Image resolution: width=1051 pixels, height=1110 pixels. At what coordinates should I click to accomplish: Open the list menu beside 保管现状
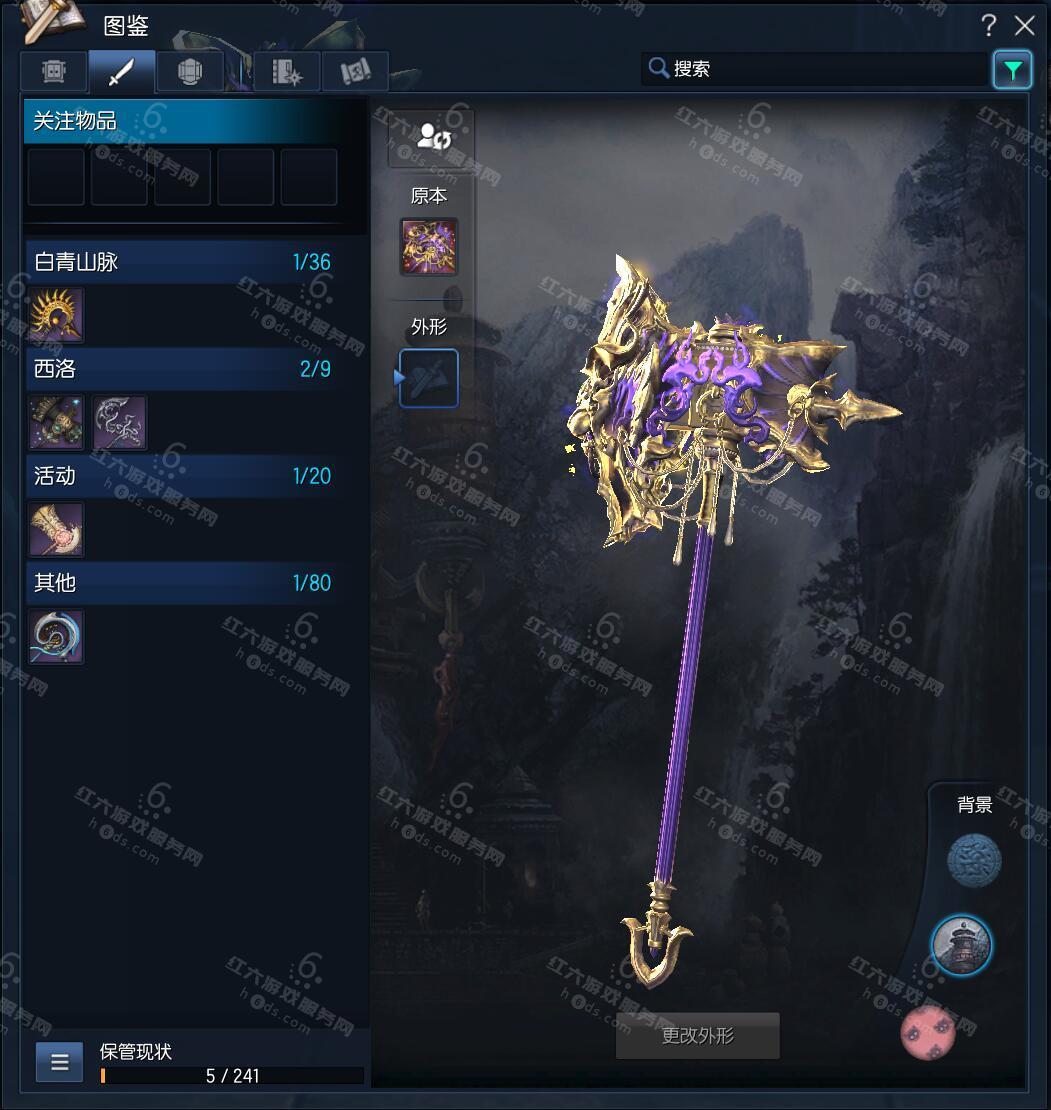(x=59, y=1062)
